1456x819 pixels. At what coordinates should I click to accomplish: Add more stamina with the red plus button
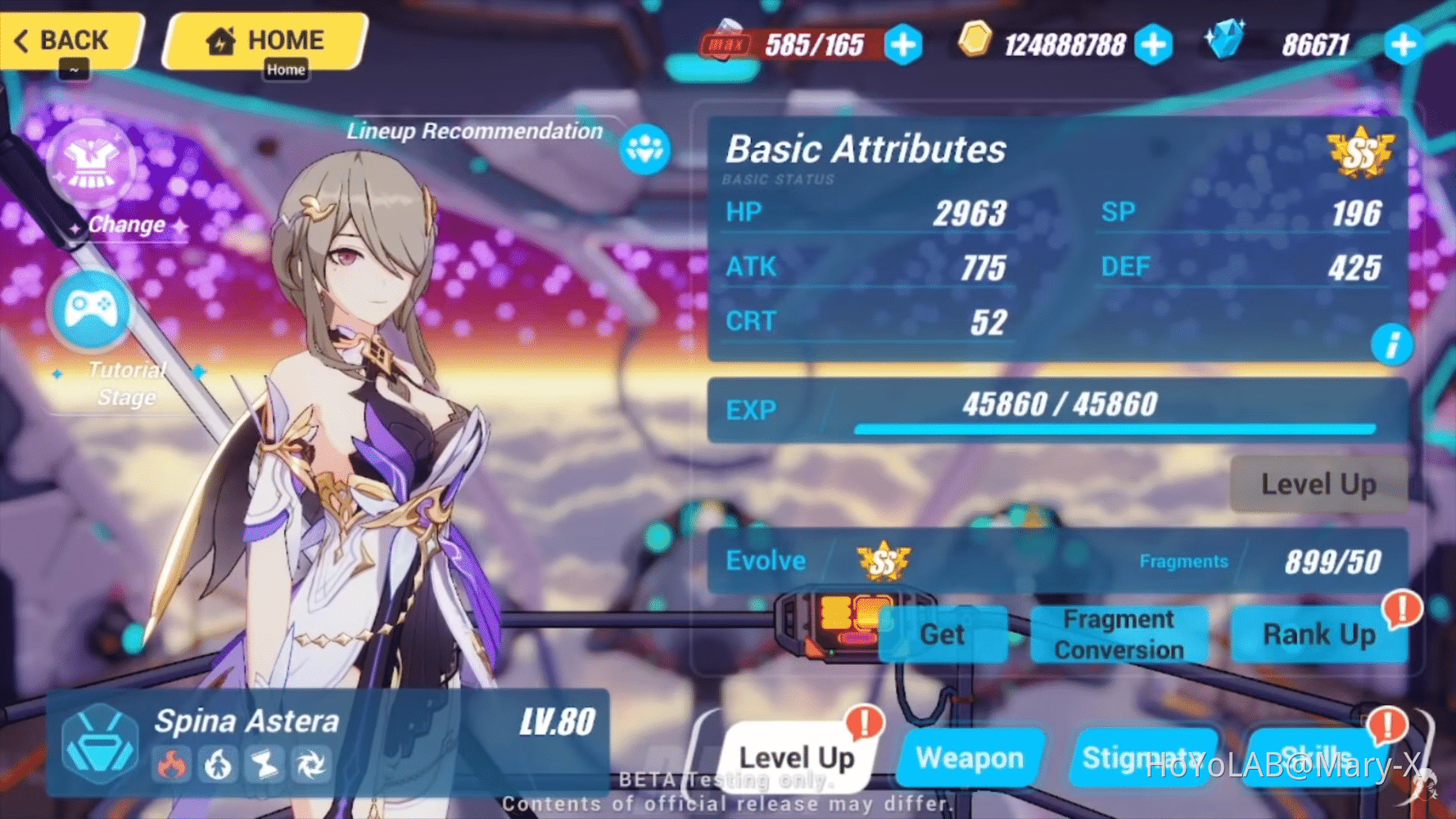click(902, 45)
